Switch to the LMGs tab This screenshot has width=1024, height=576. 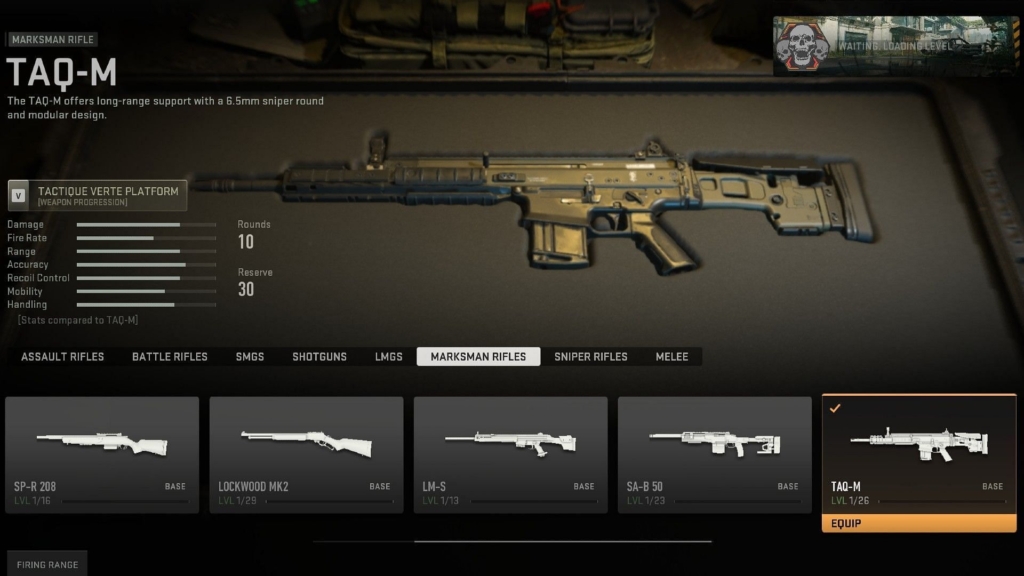click(388, 357)
